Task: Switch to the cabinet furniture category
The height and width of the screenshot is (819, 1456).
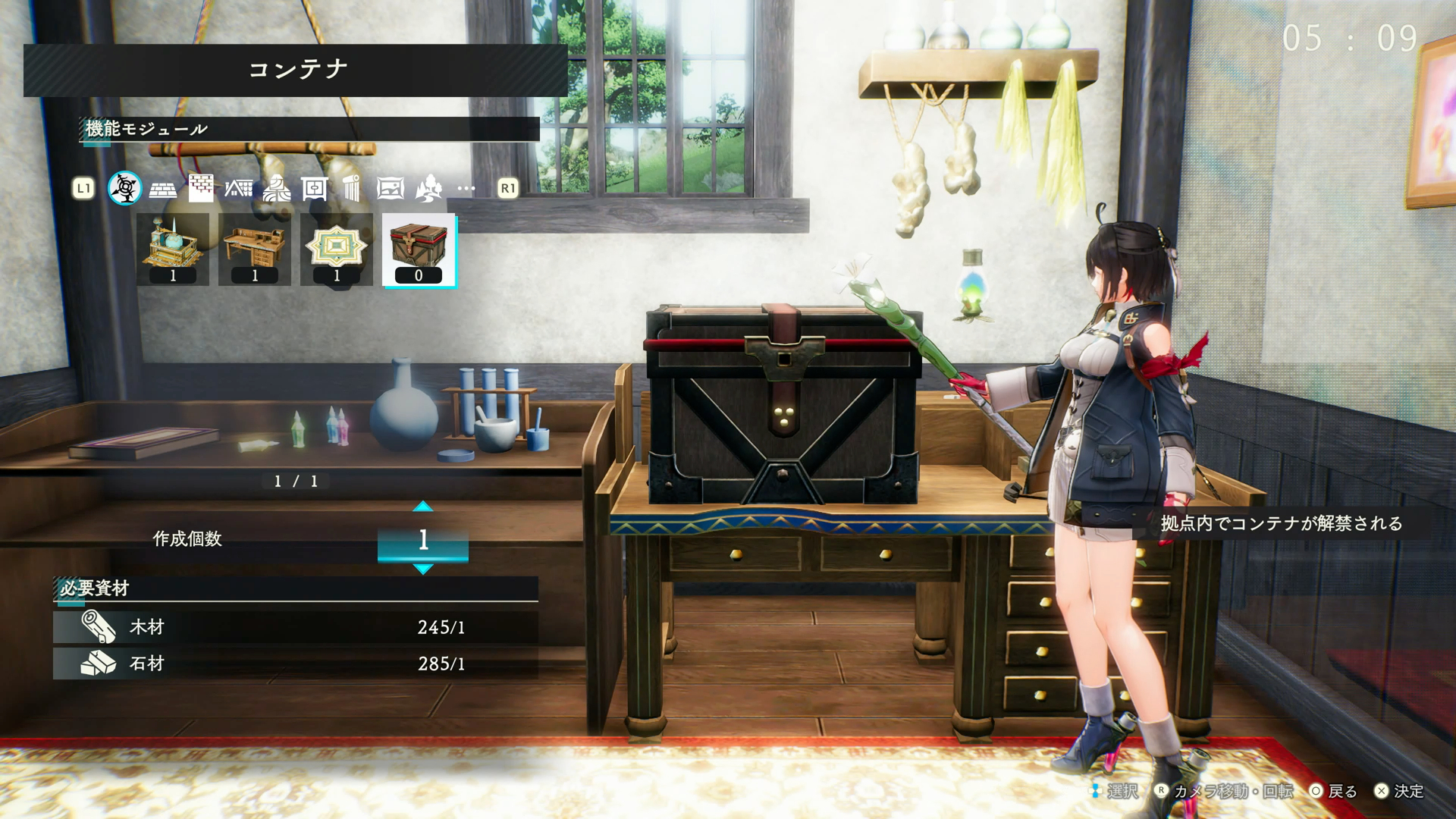Action: [x=314, y=188]
